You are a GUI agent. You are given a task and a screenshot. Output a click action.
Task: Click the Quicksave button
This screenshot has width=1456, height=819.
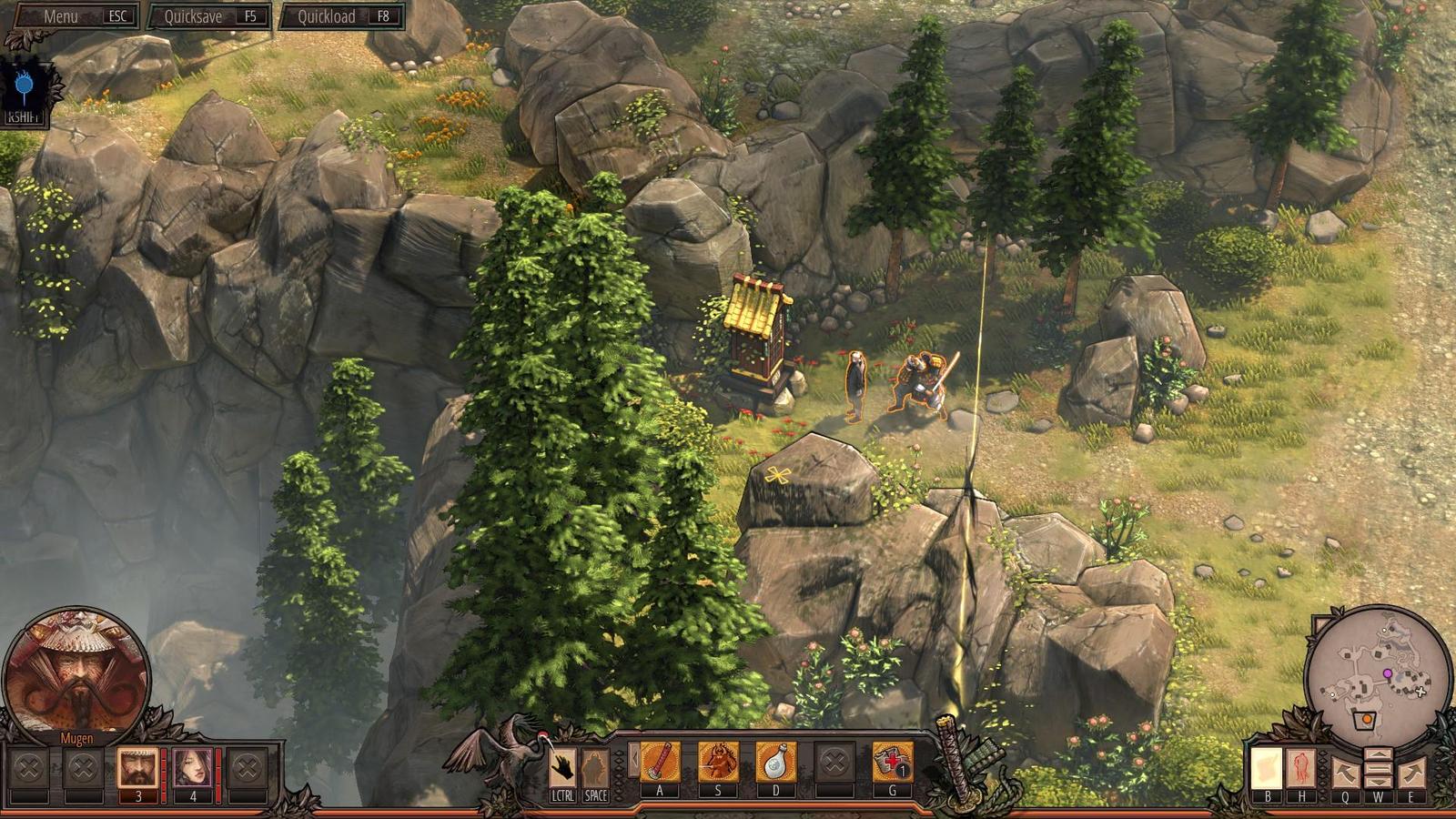[x=208, y=16]
